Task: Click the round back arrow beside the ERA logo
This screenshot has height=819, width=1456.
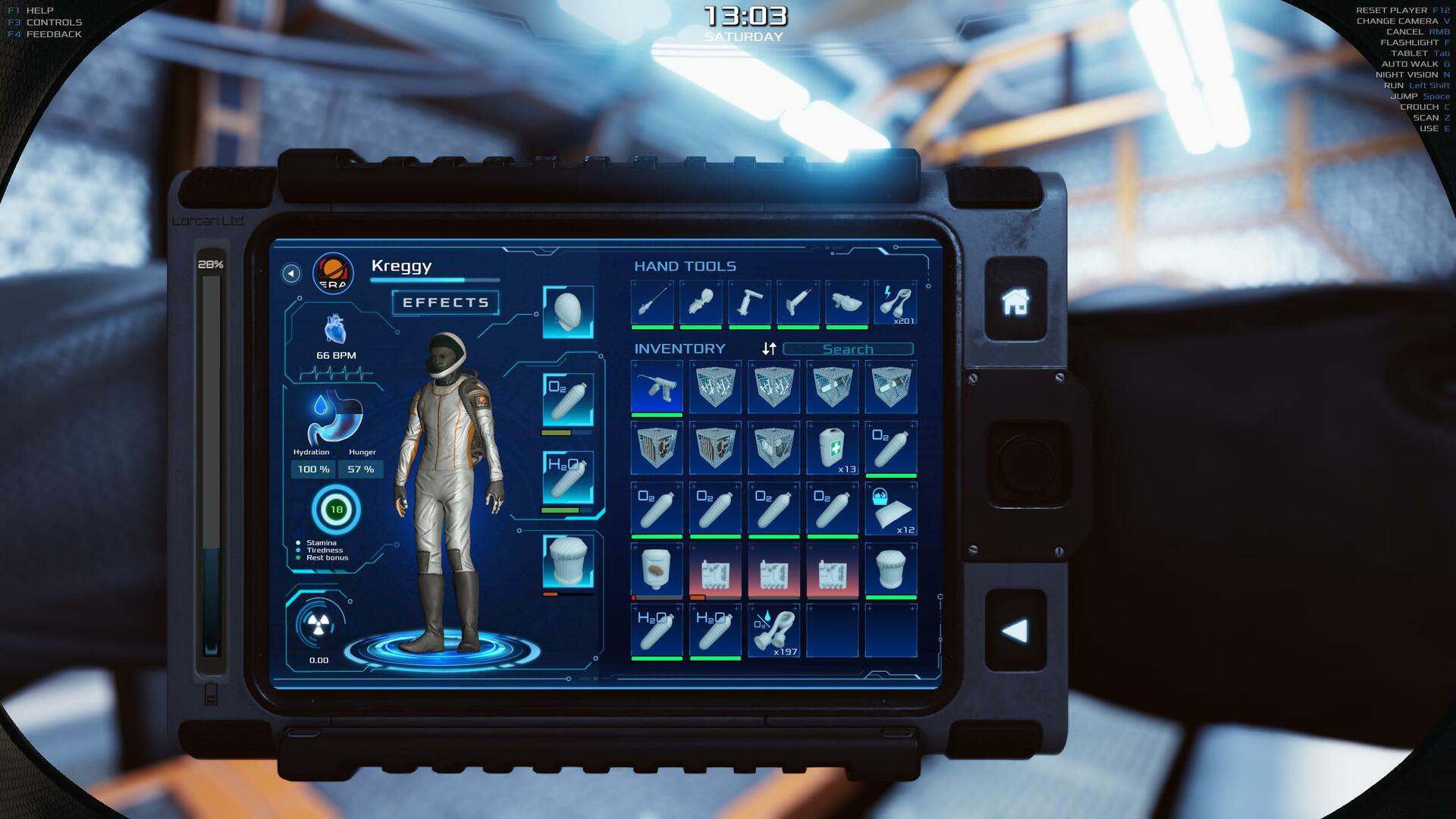Action: click(290, 273)
